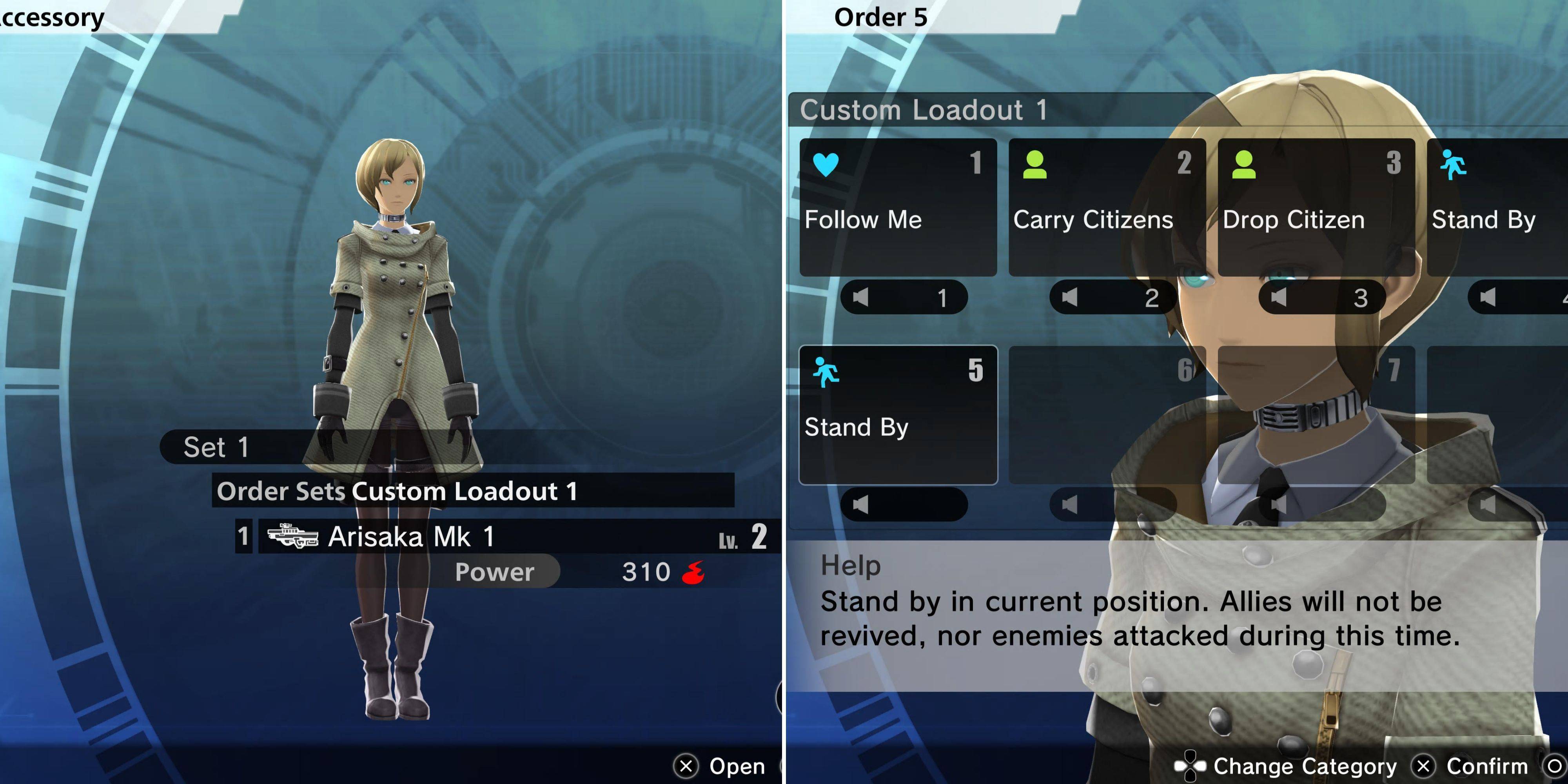Click the voice speaker pill numbered 3
The height and width of the screenshot is (784, 1568).
pyautogui.click(x=1322, y=297)
